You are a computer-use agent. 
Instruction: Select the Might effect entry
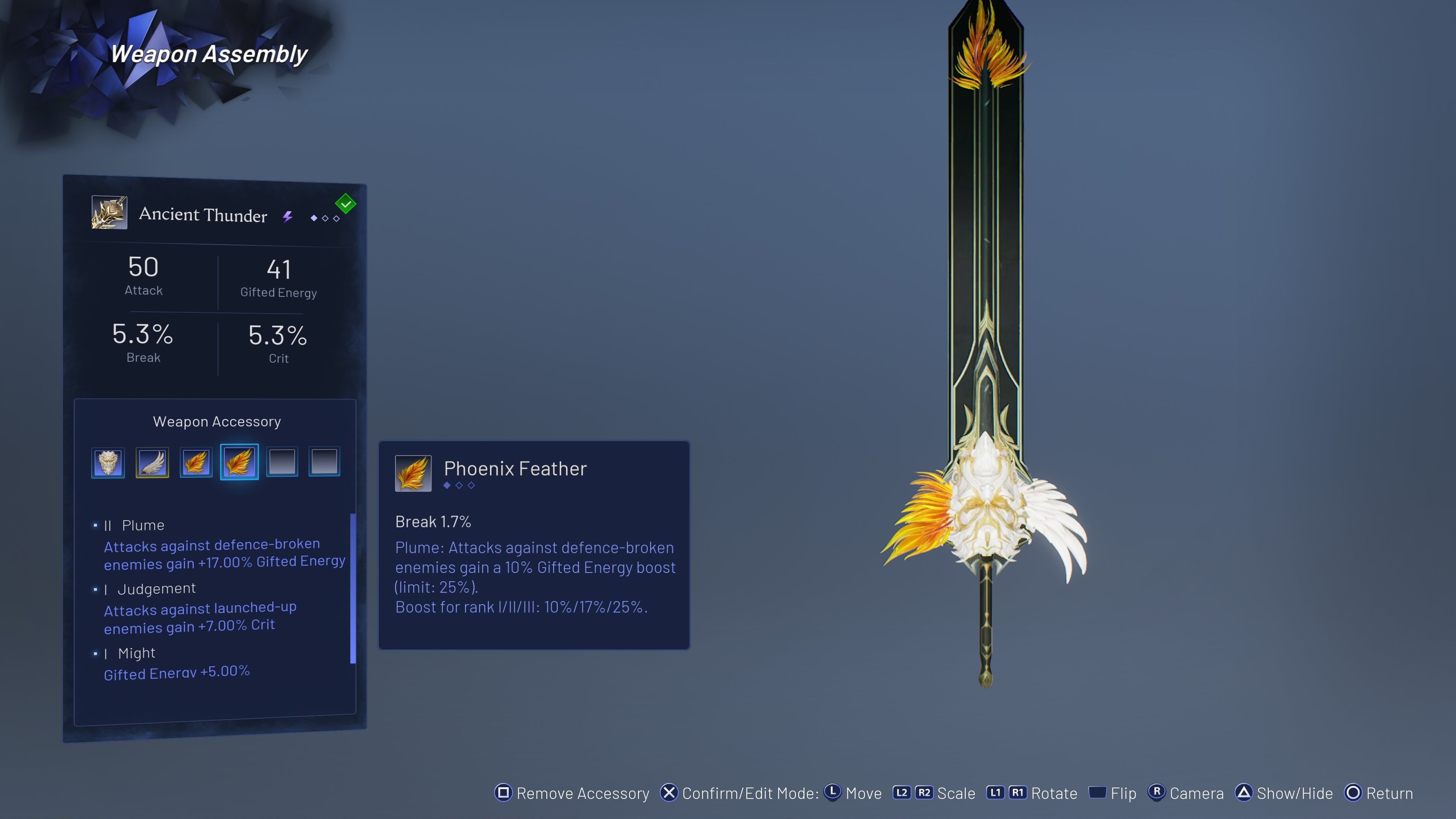coord(136,653)
